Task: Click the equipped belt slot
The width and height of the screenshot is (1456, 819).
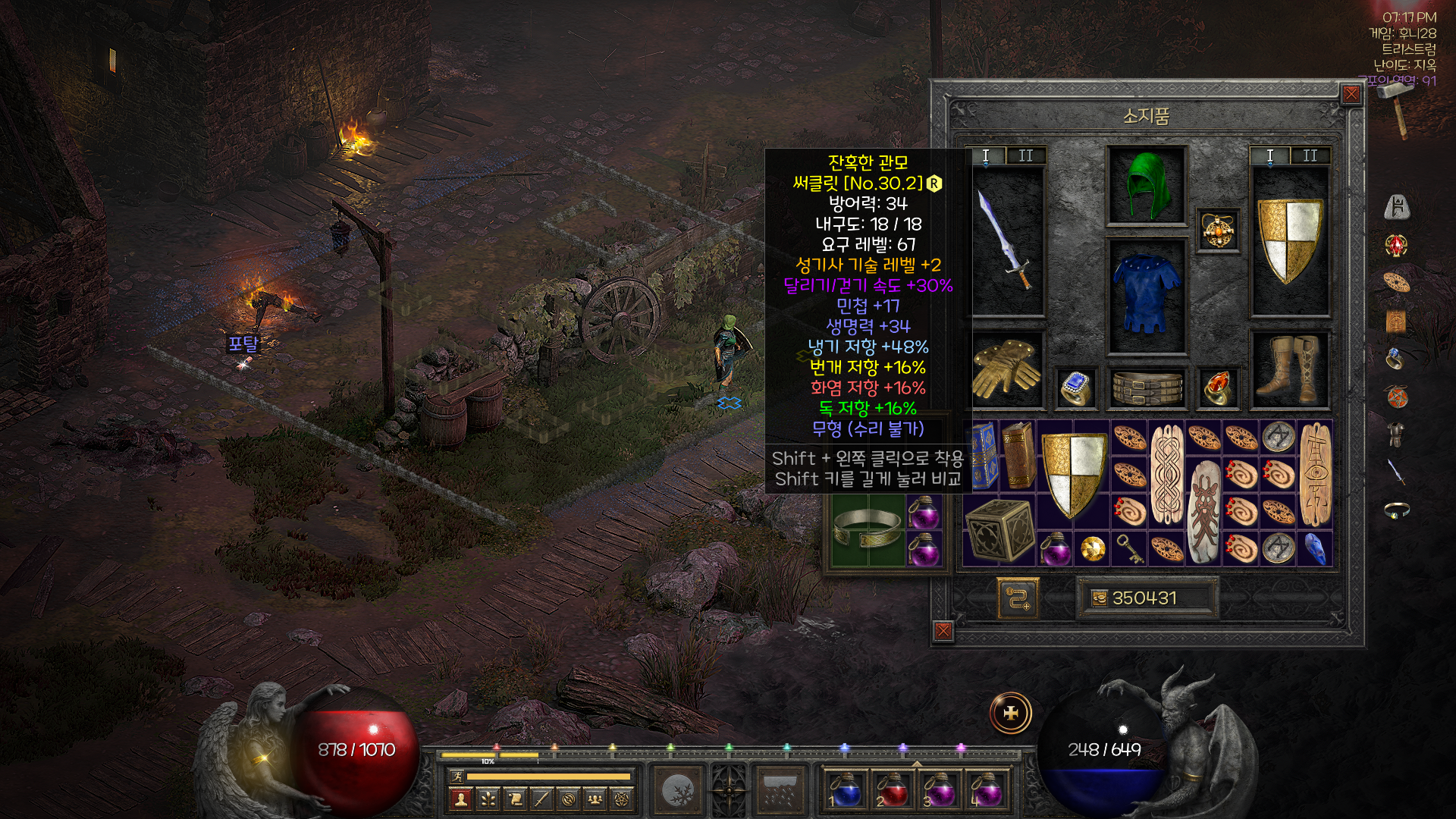Action: (1146, 388)
